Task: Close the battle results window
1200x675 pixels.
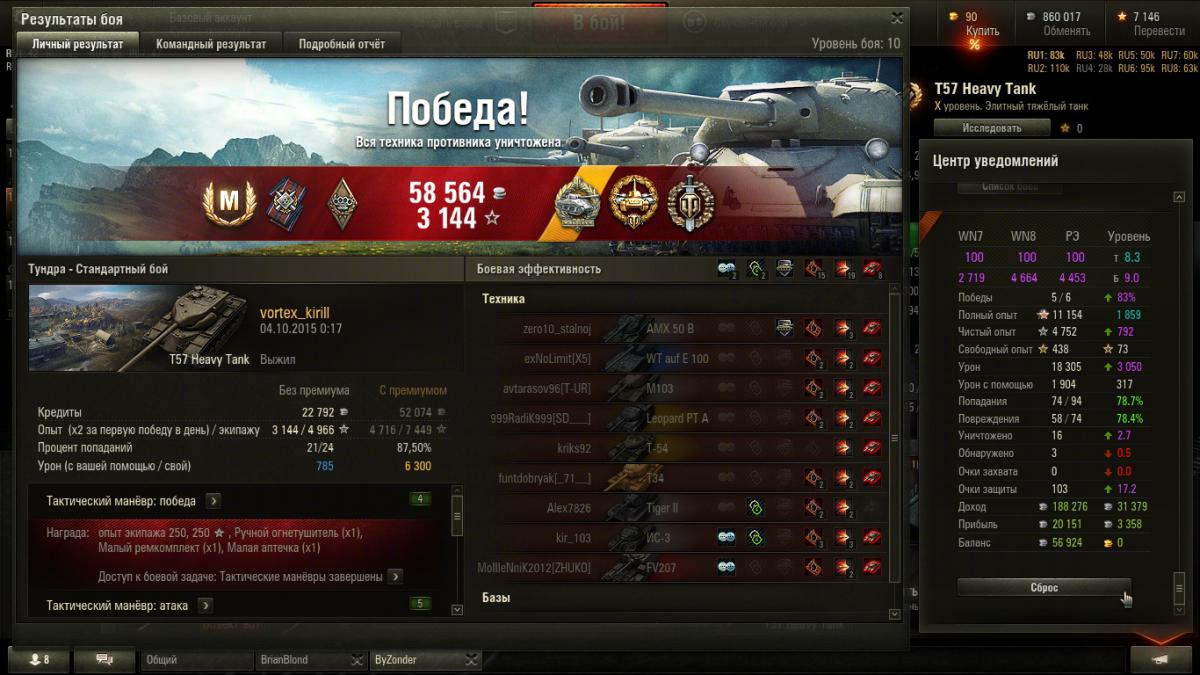Action: tap(897, 18)
